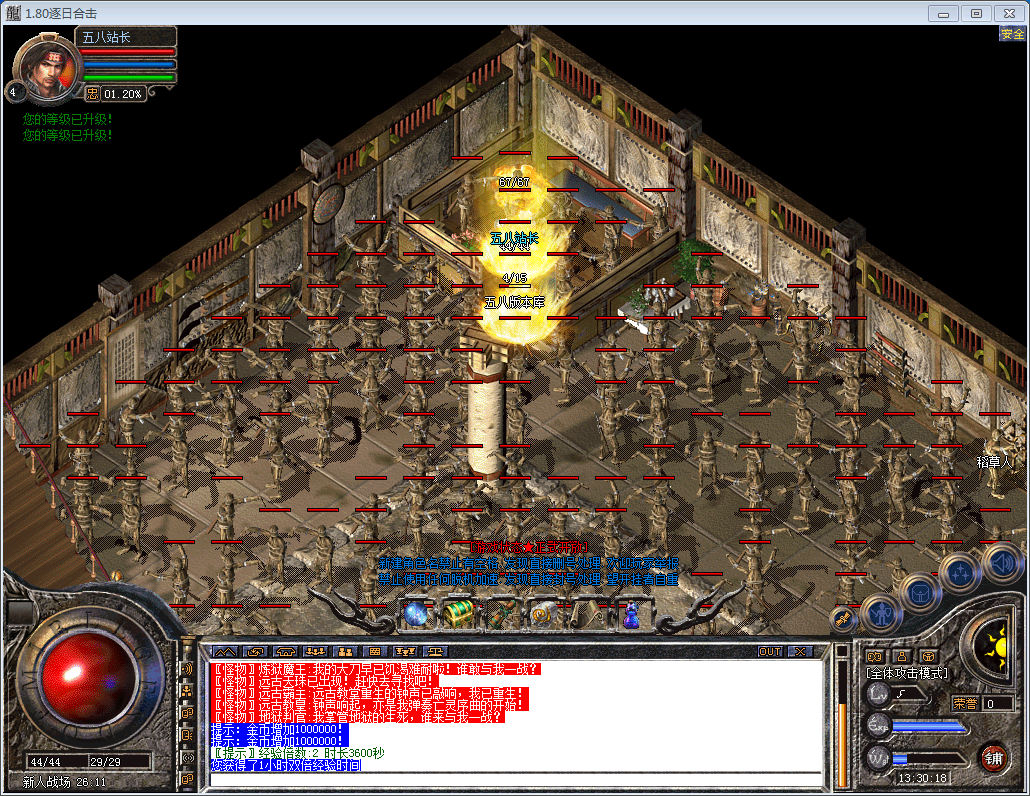1030x796 pixels.
Task: Switch the 全体攻击模式 attack mode label
Action: pos(907,674)
